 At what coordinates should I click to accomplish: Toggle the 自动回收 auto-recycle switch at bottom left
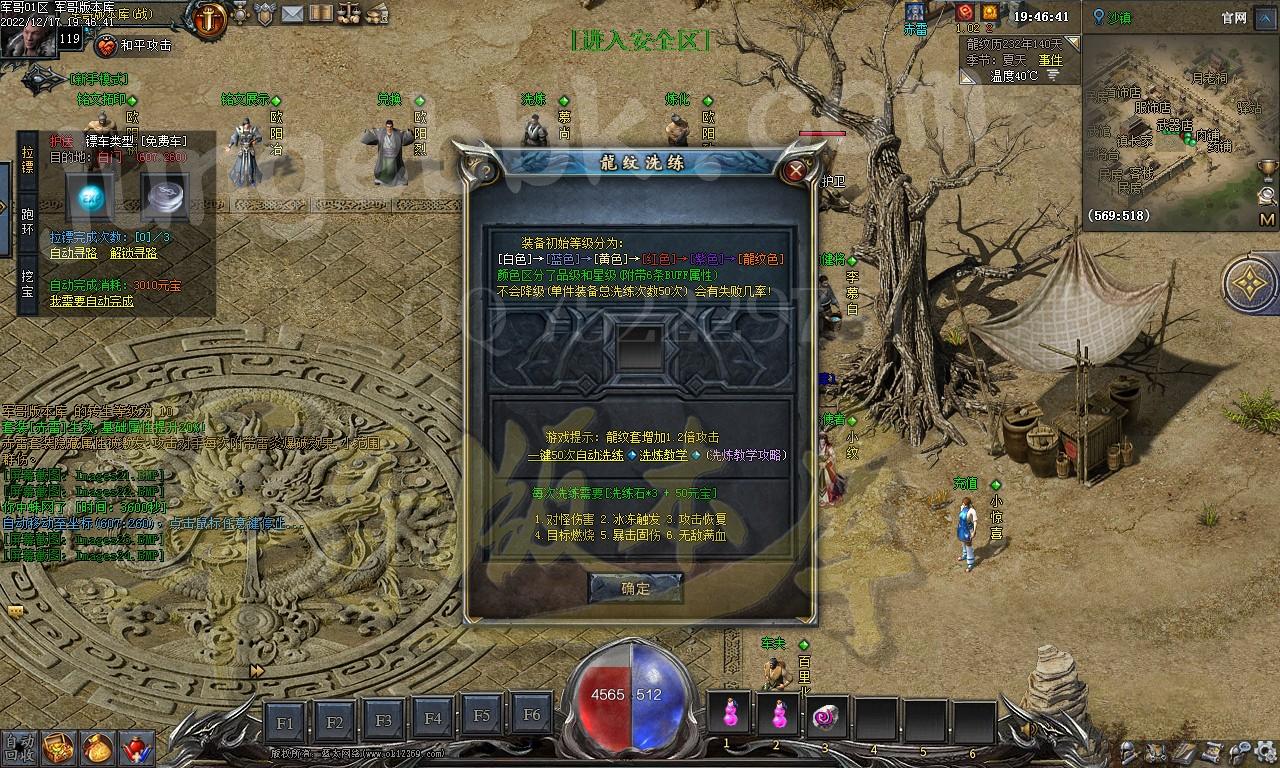(x=18, y=750)
